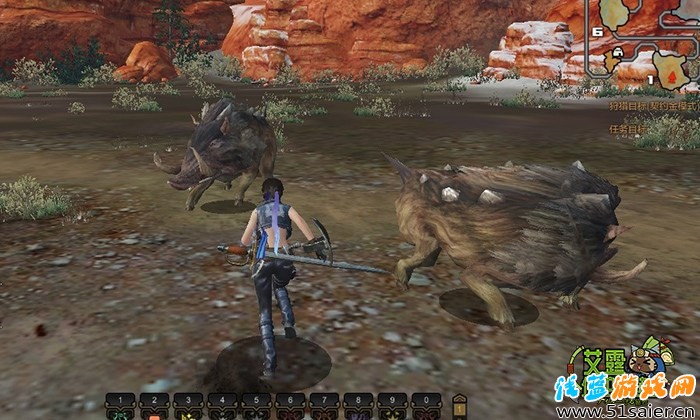Open the area minimap
This screenshot has height=420, width=700.
[646, 43]
